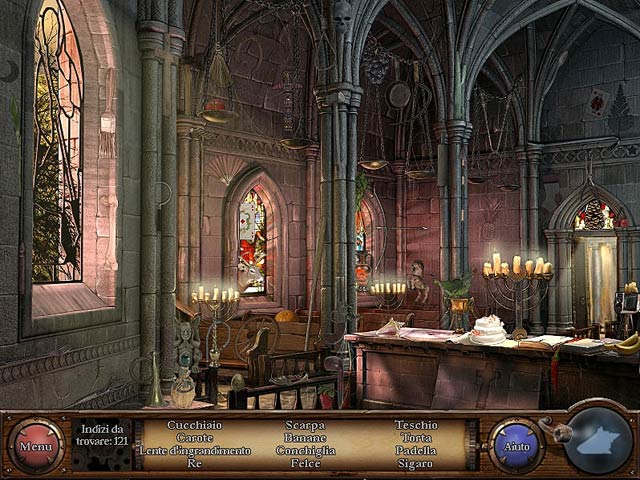The height and width of the screenshot is (480, 640).
Task: Choose 'Sigaro' from the item list
Action: point(416,464)
